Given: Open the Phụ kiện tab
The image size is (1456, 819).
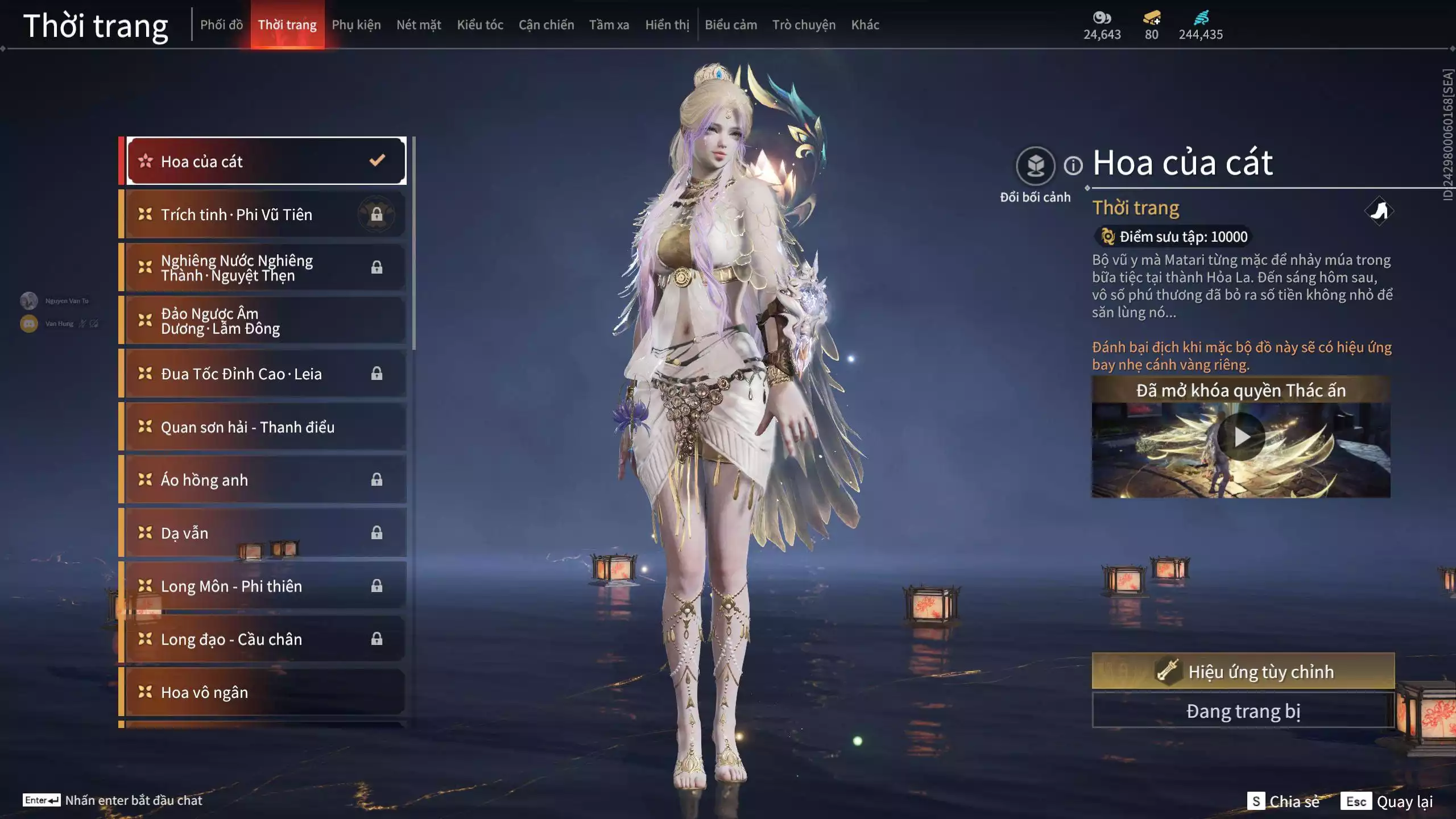Looking at the screenshot, I should [x=356, y=25].
